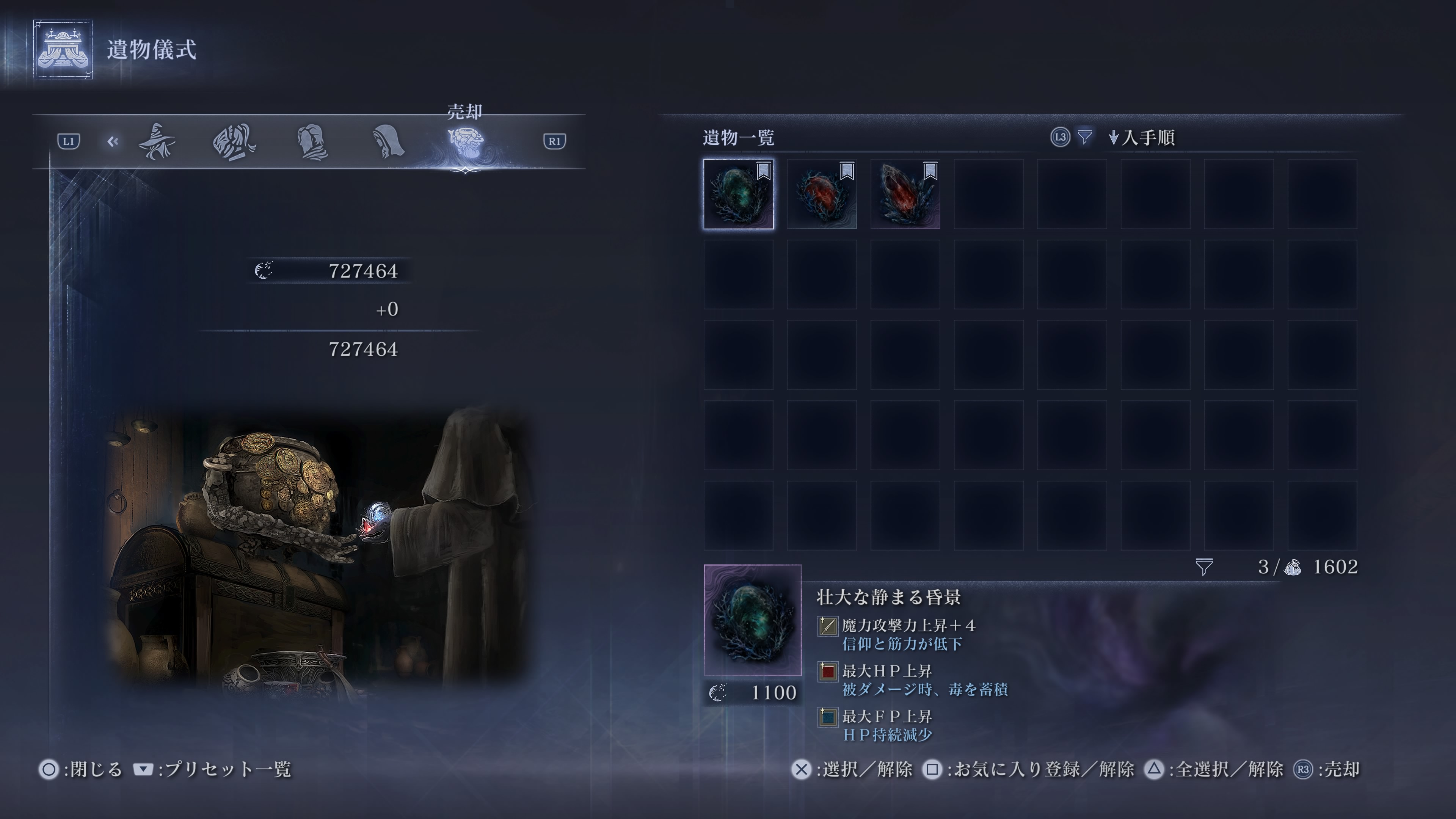Select the 売却 jar sell tab
Screen dimensions: 1456x819
pyautogui.click(x=465, y=141)
